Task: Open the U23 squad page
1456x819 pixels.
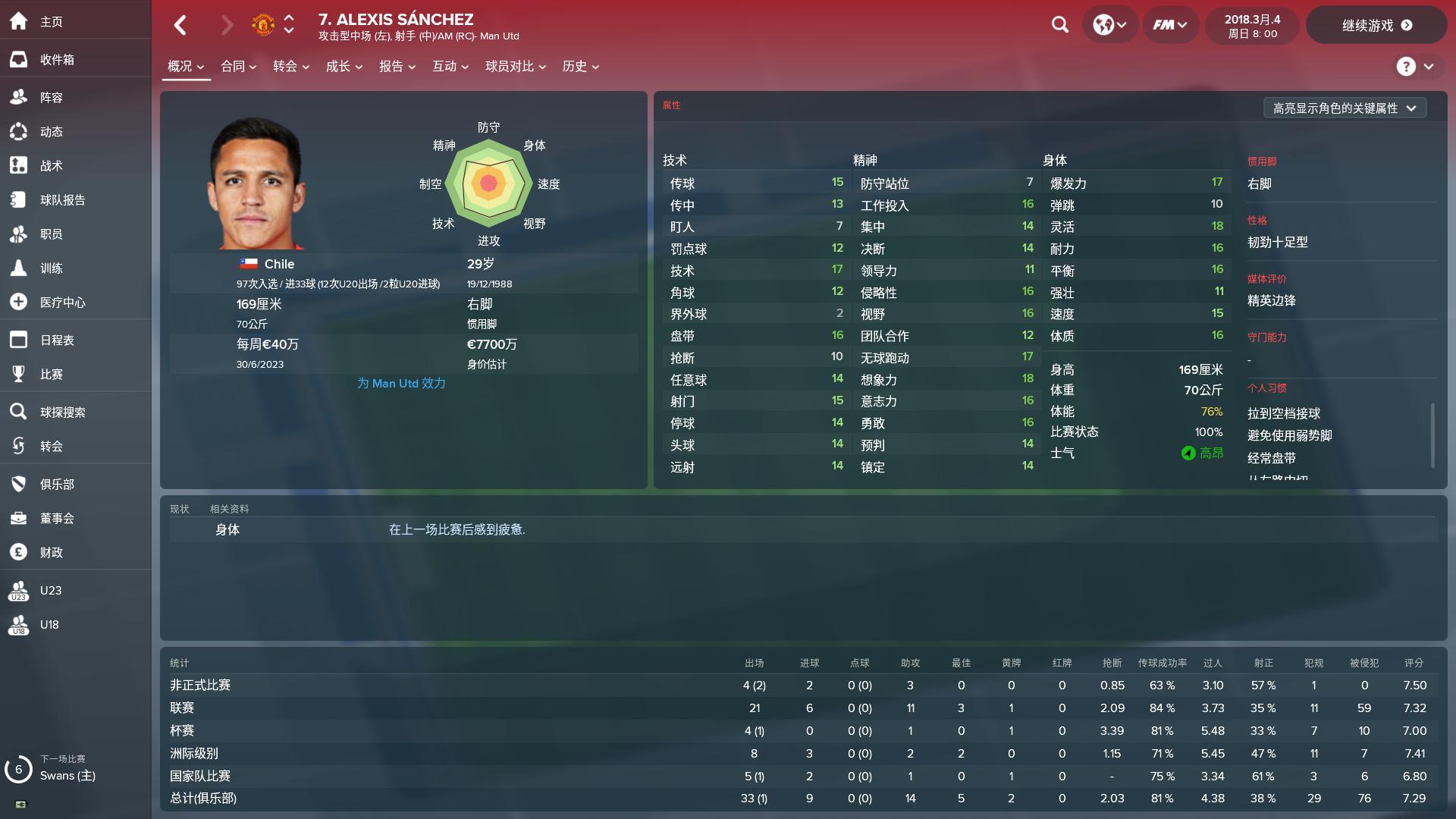Action: tap(50, 590)
